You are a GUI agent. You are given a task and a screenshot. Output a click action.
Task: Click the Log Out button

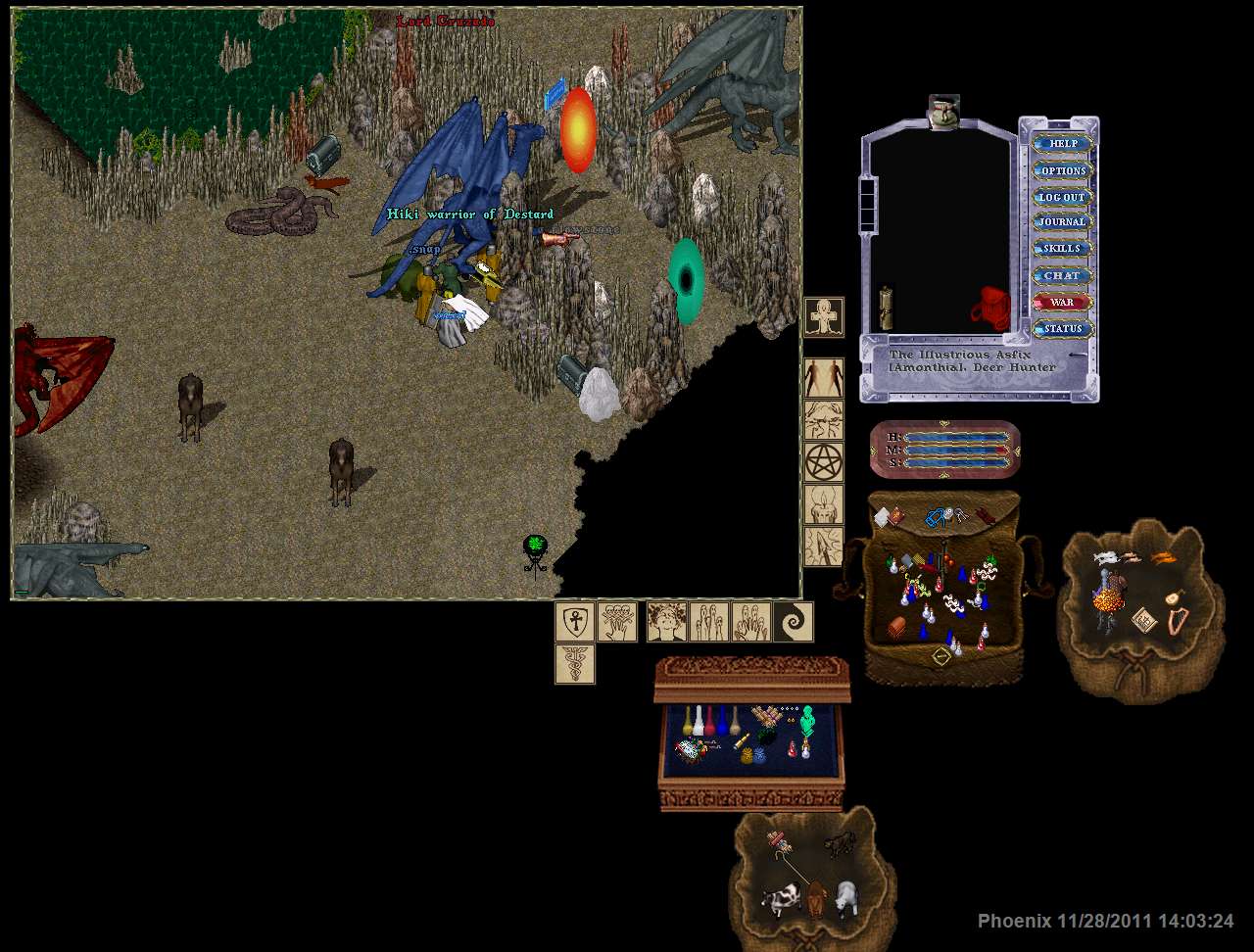1063,197
